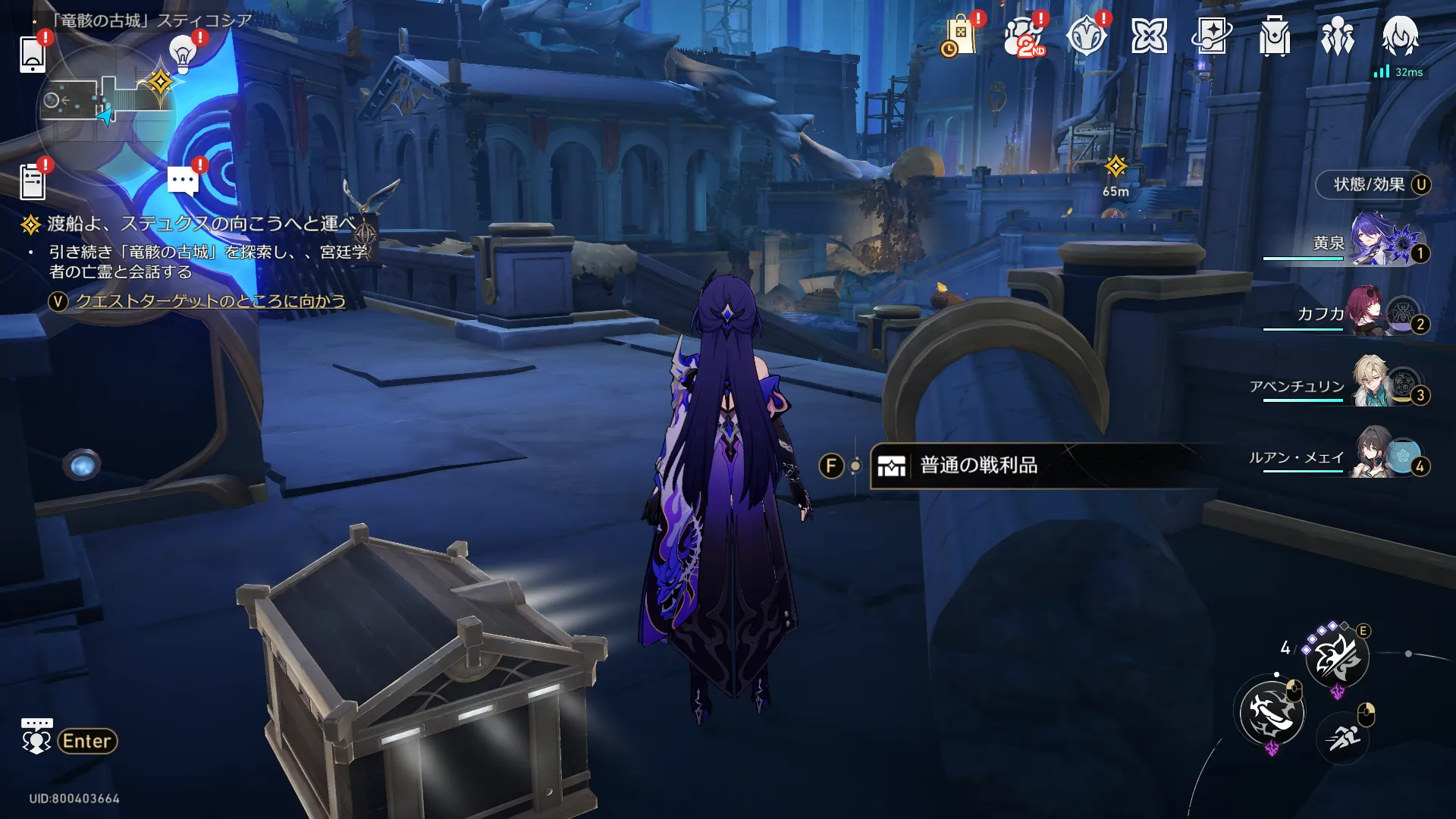
Task: Follow the クエストターゲットのところに向かう link
Action: [210, 301]
